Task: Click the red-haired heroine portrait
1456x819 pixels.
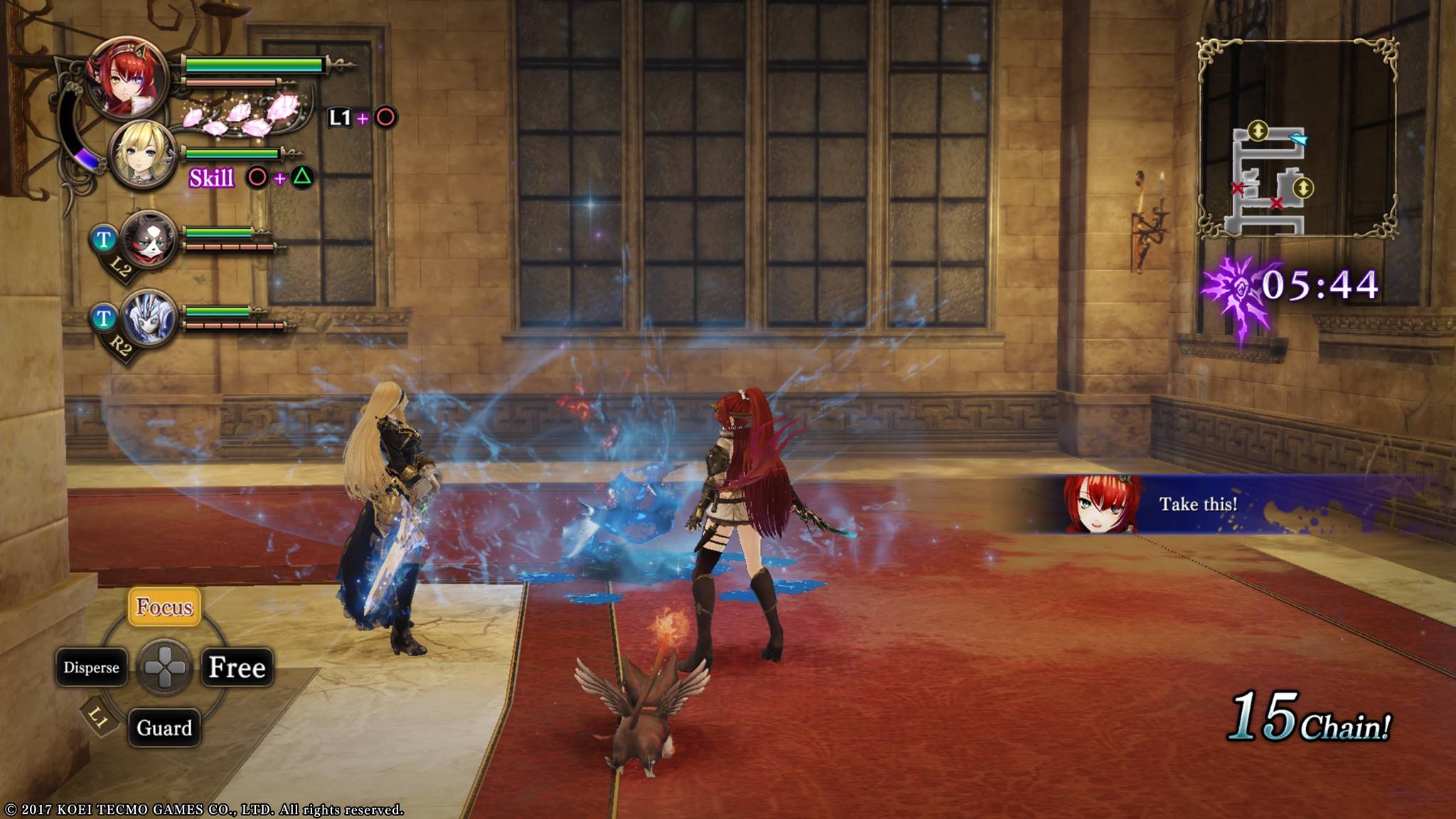Action: 128,77
